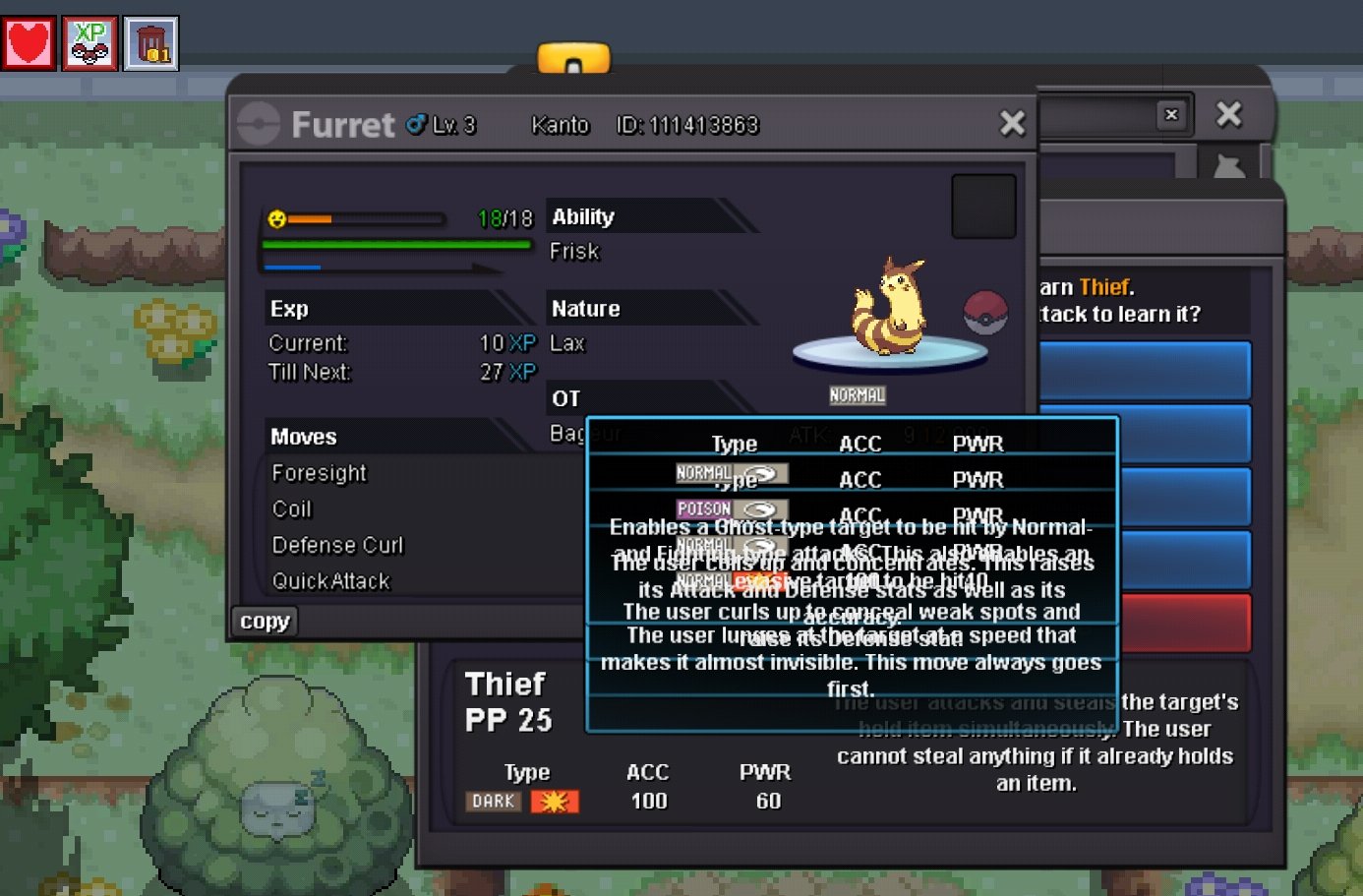Click Furret's empty held item slot
The width and height of the screenshot is (1363, 896).
[983, 207]
